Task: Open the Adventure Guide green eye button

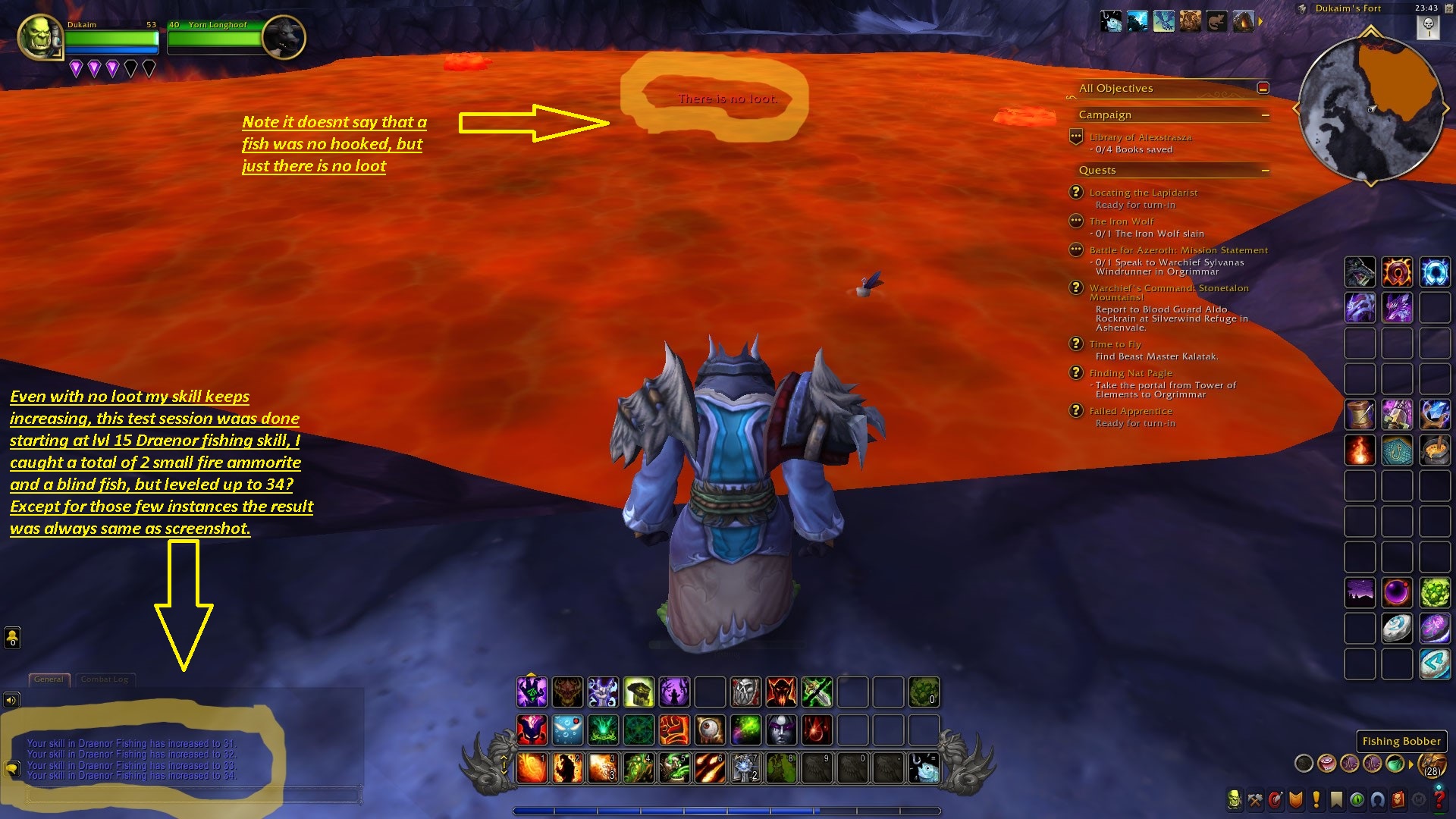Action: (x=1357, y=799)
